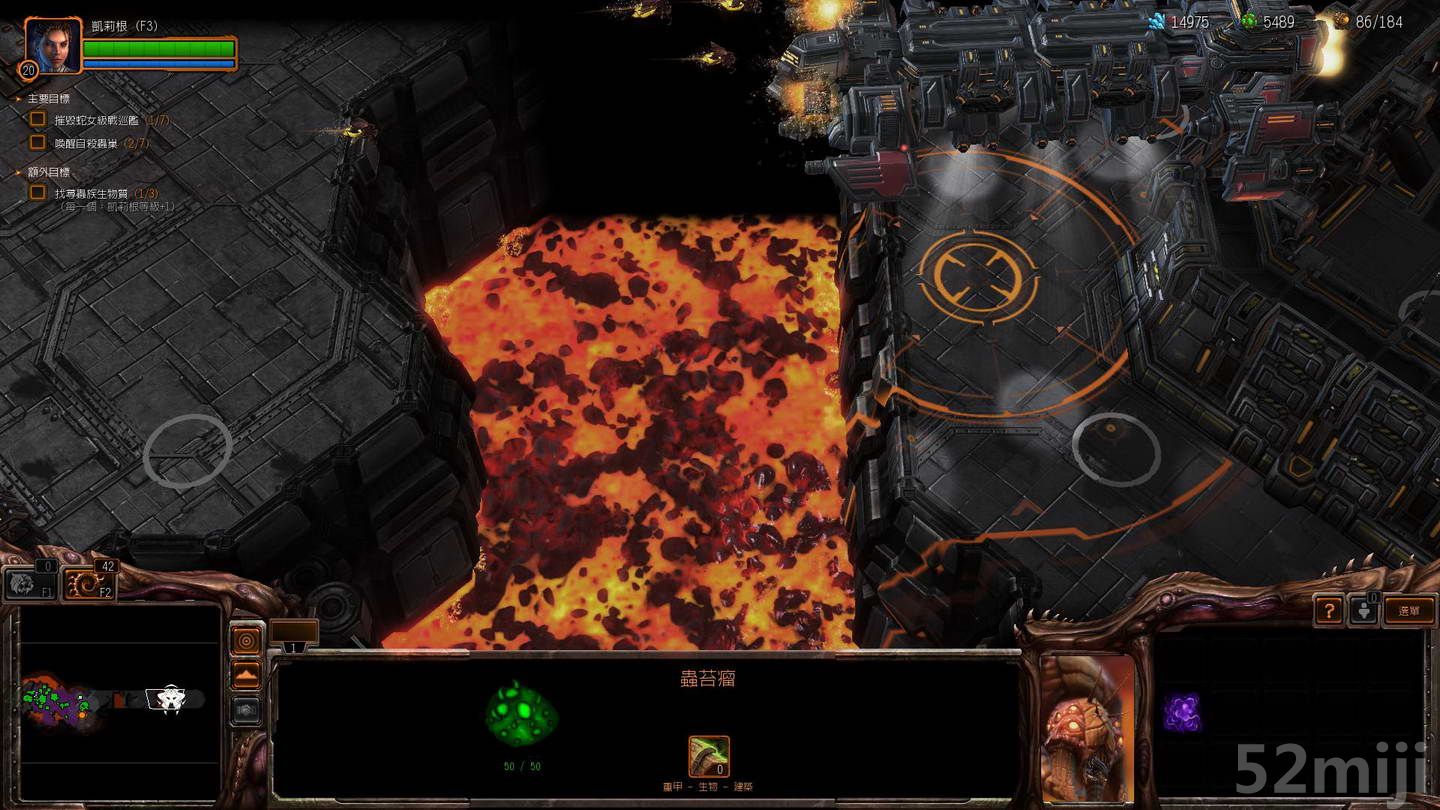Click the idle worker icon beside the menu
Viewport: 1440px width, 810px height.
tap(1365, 611)
